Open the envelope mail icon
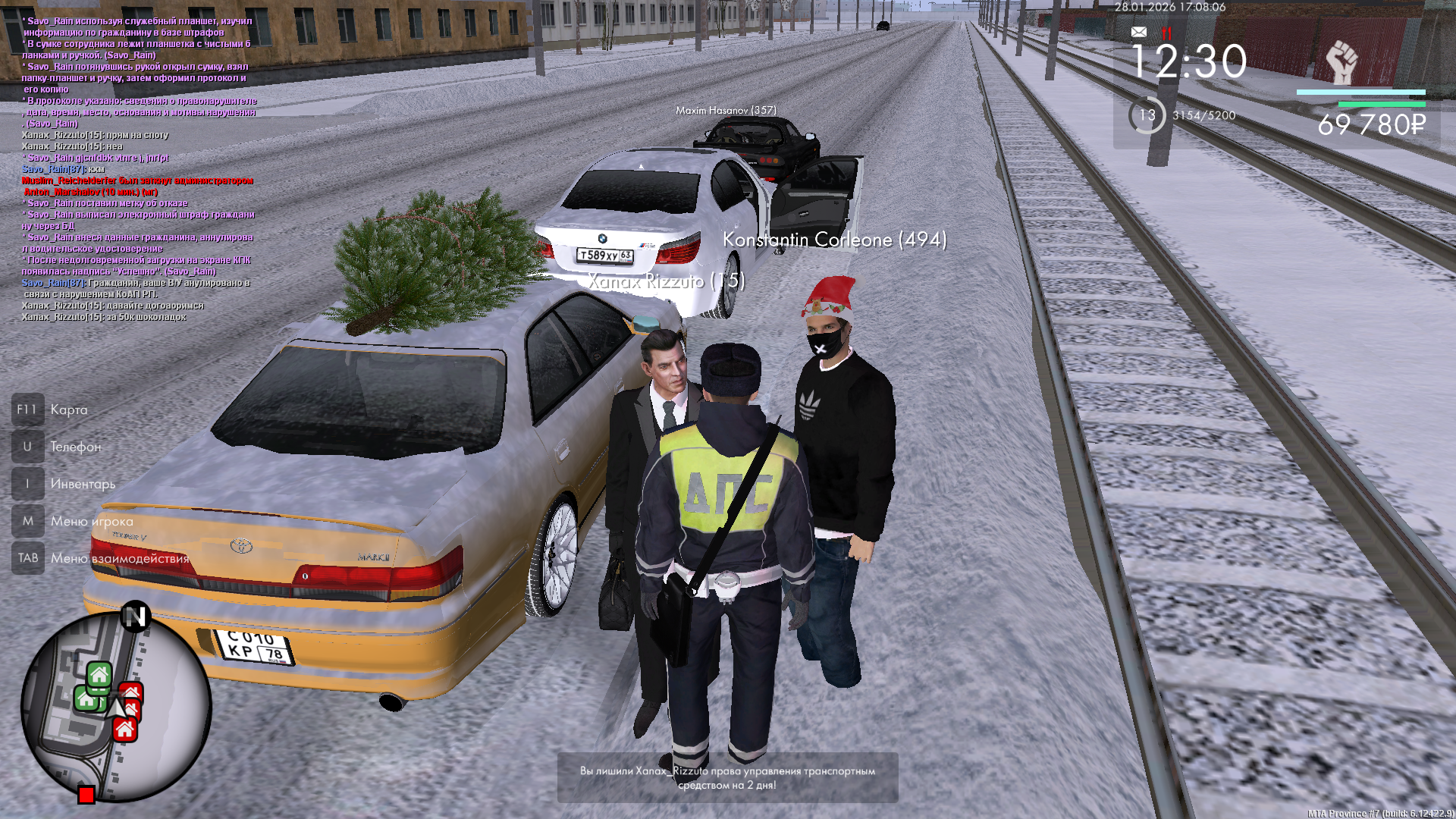Screen dimensions: 1456x819 click(1139, 32)
